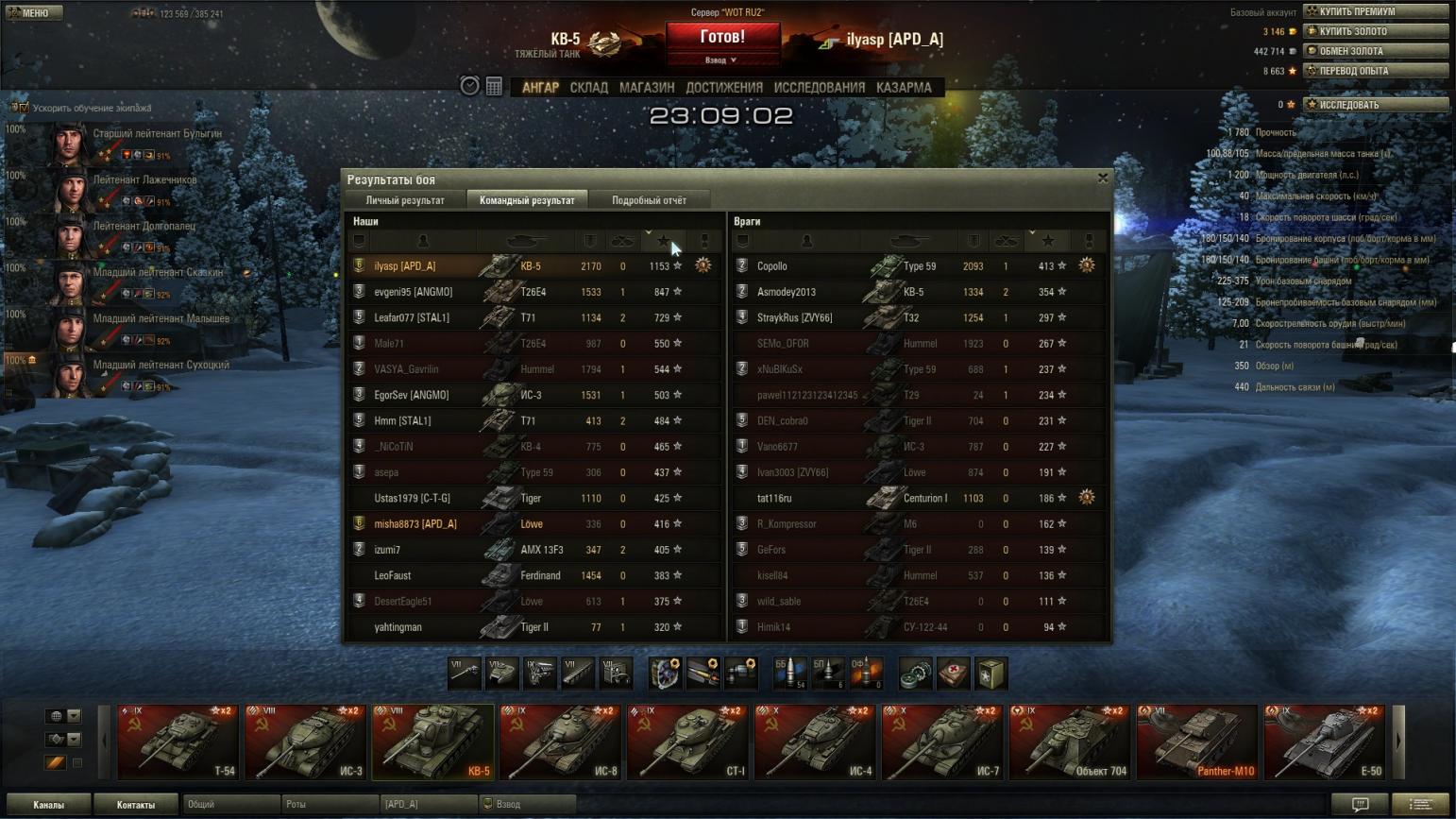Open the МЕНЮ button
Viewport: 1456px width, 819px height.
[x=35, y=12]
